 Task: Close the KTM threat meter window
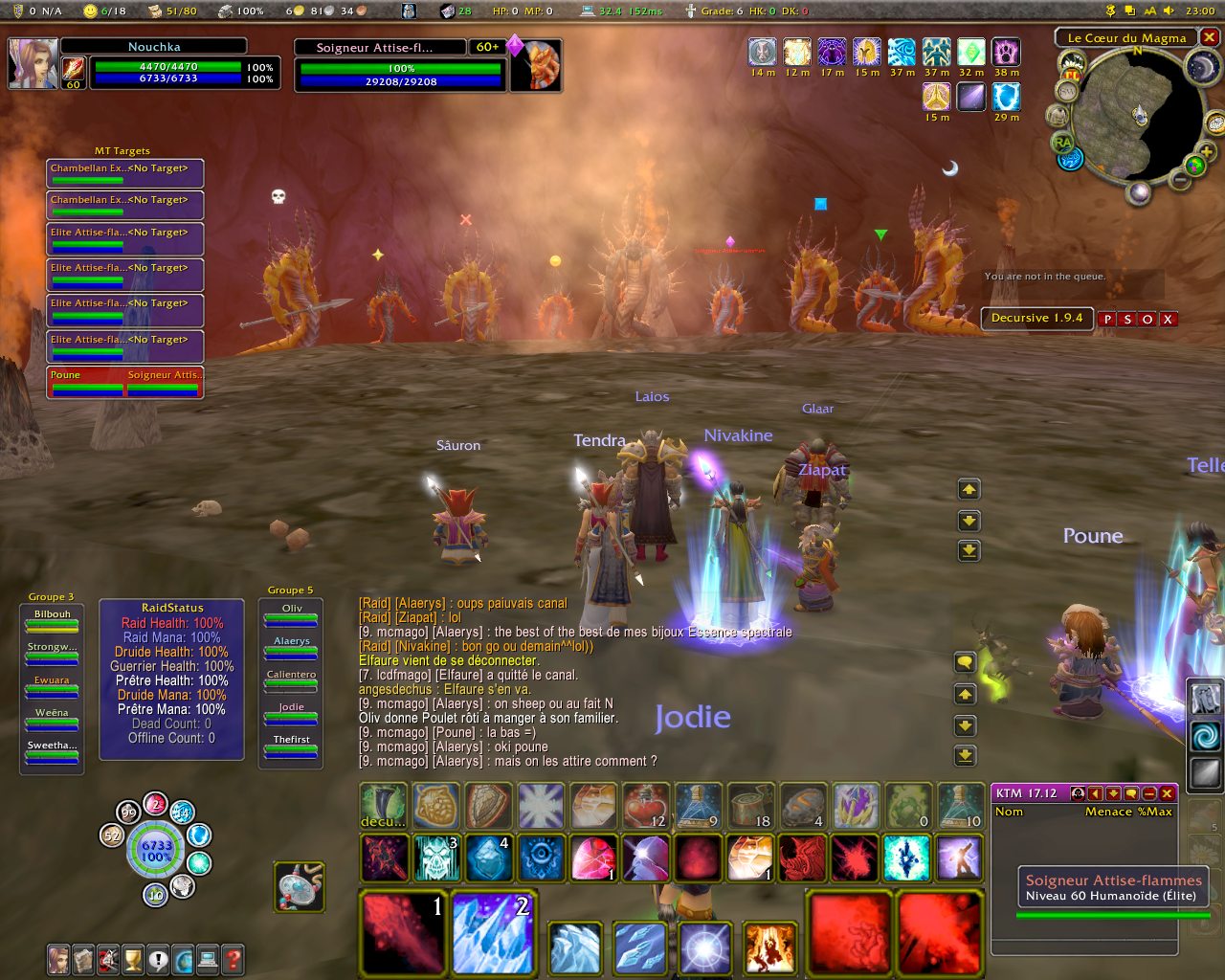click(1167, 793)
